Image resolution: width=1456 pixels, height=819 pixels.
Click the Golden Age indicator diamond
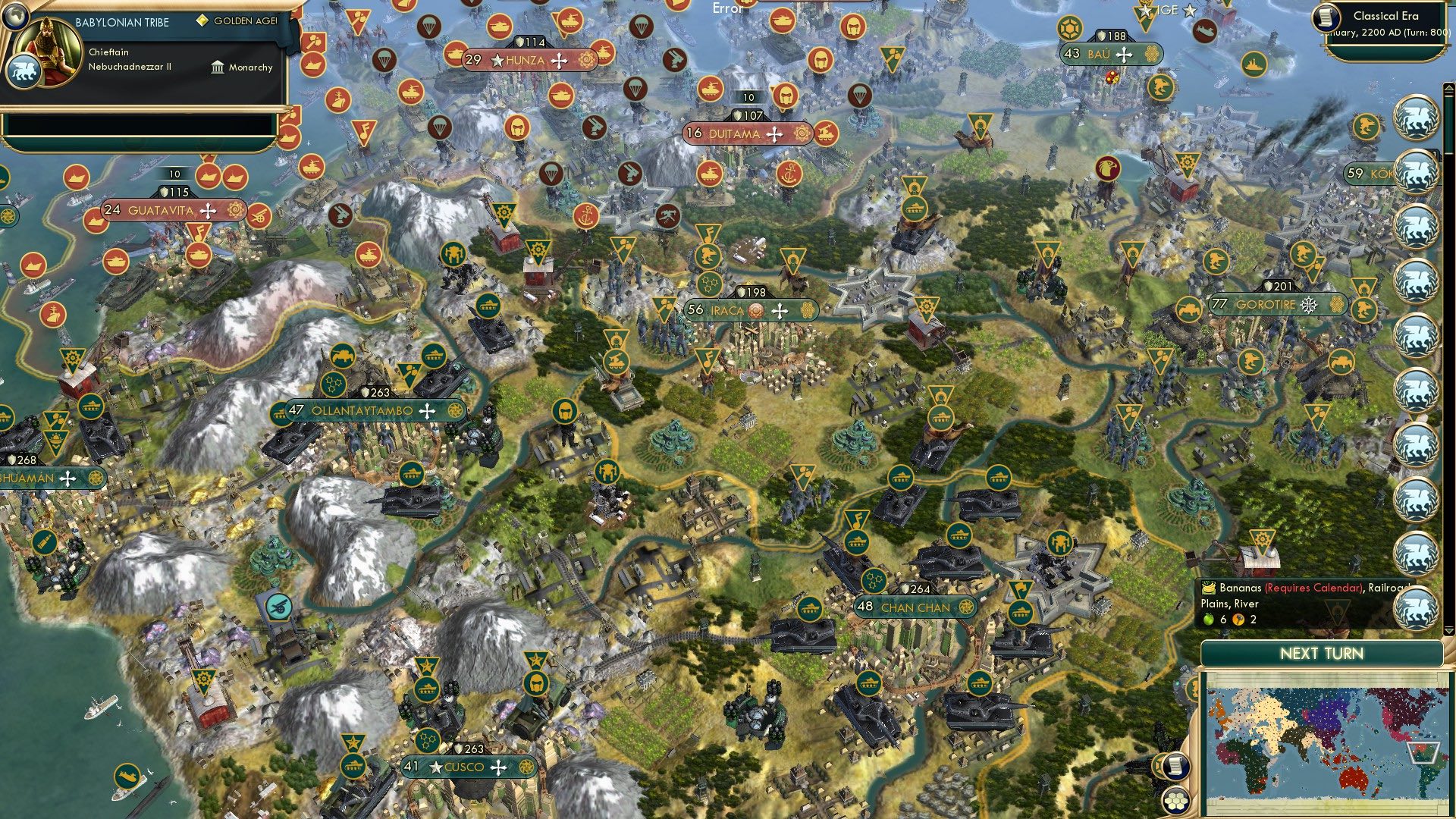(x=203, y=20)
